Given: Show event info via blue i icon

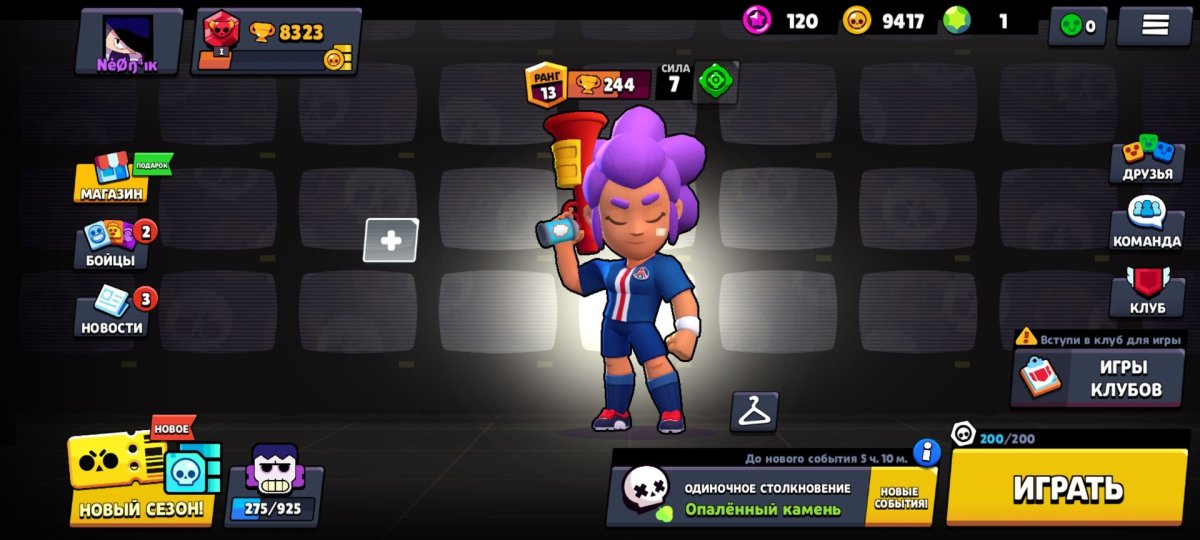Looking at the screenshot, I should point(927,453).
